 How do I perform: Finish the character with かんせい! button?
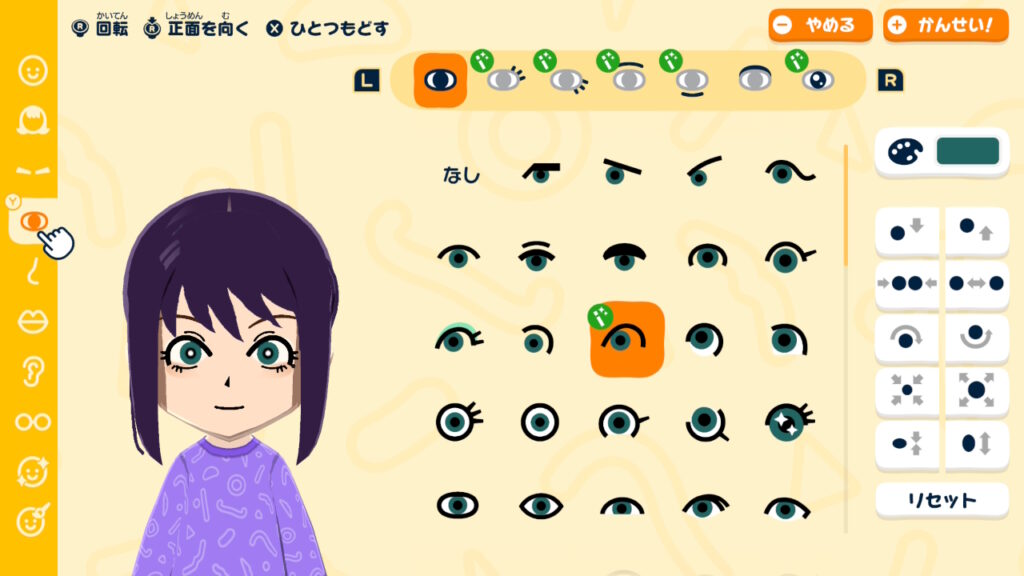click(x=946, y=26)
